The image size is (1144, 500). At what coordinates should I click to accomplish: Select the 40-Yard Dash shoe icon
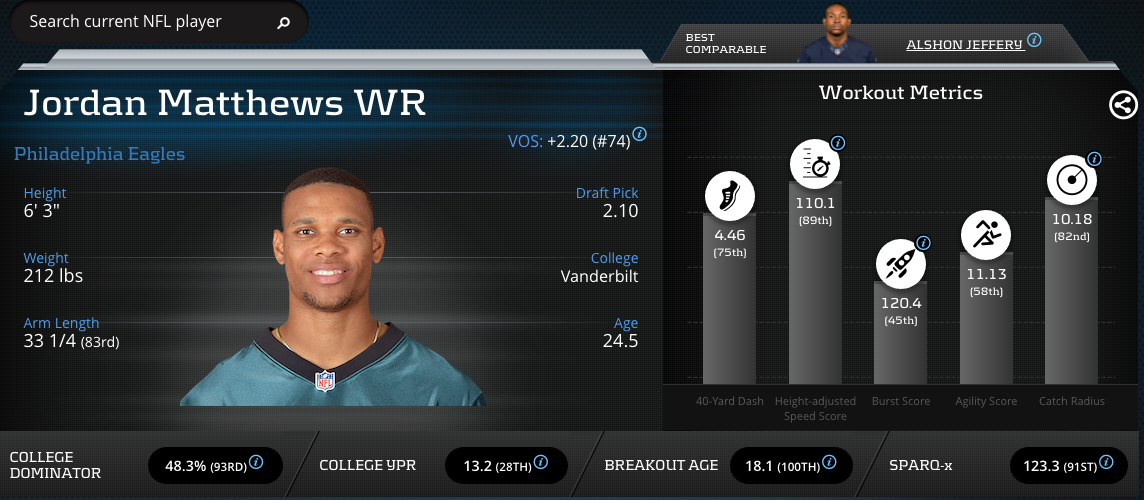coord(729,194)
